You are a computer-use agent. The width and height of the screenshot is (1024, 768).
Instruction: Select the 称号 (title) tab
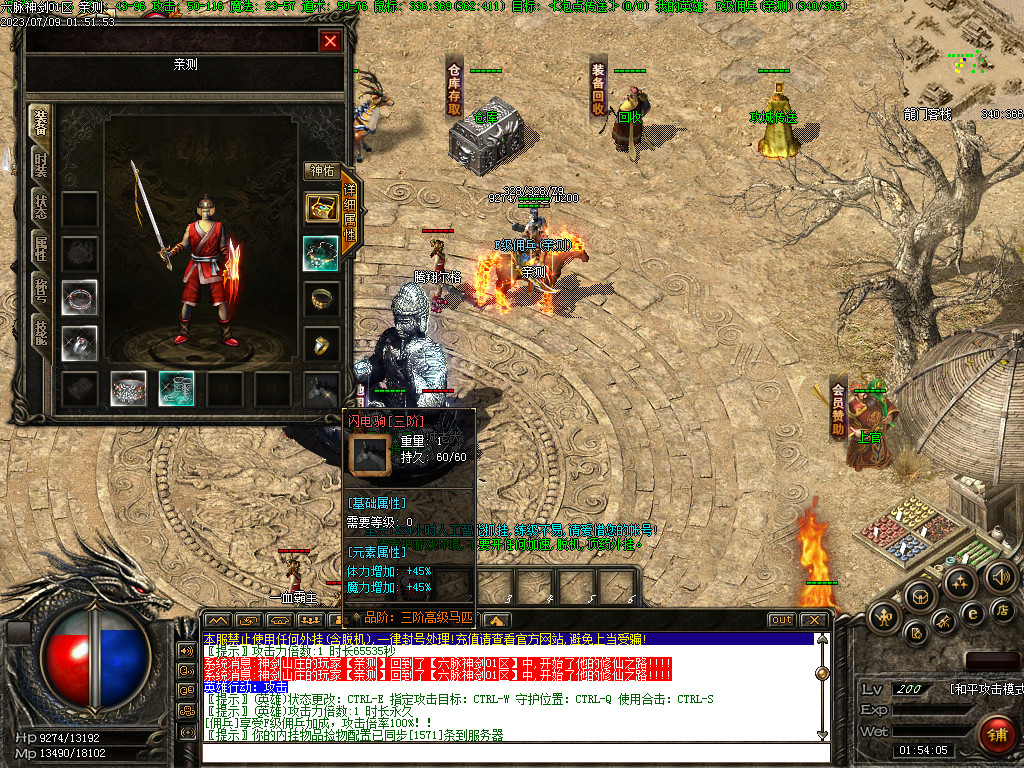(x=40, y=291)
